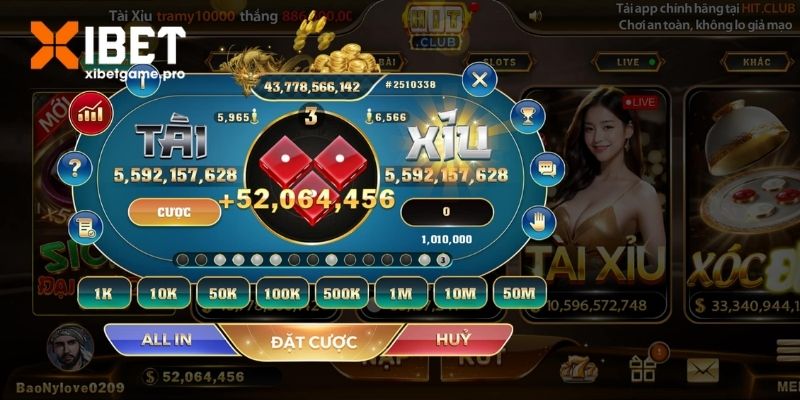Go ALL IN with the bet
The image size is (800, 400).
pyautogui.click(x=168, y=340)
